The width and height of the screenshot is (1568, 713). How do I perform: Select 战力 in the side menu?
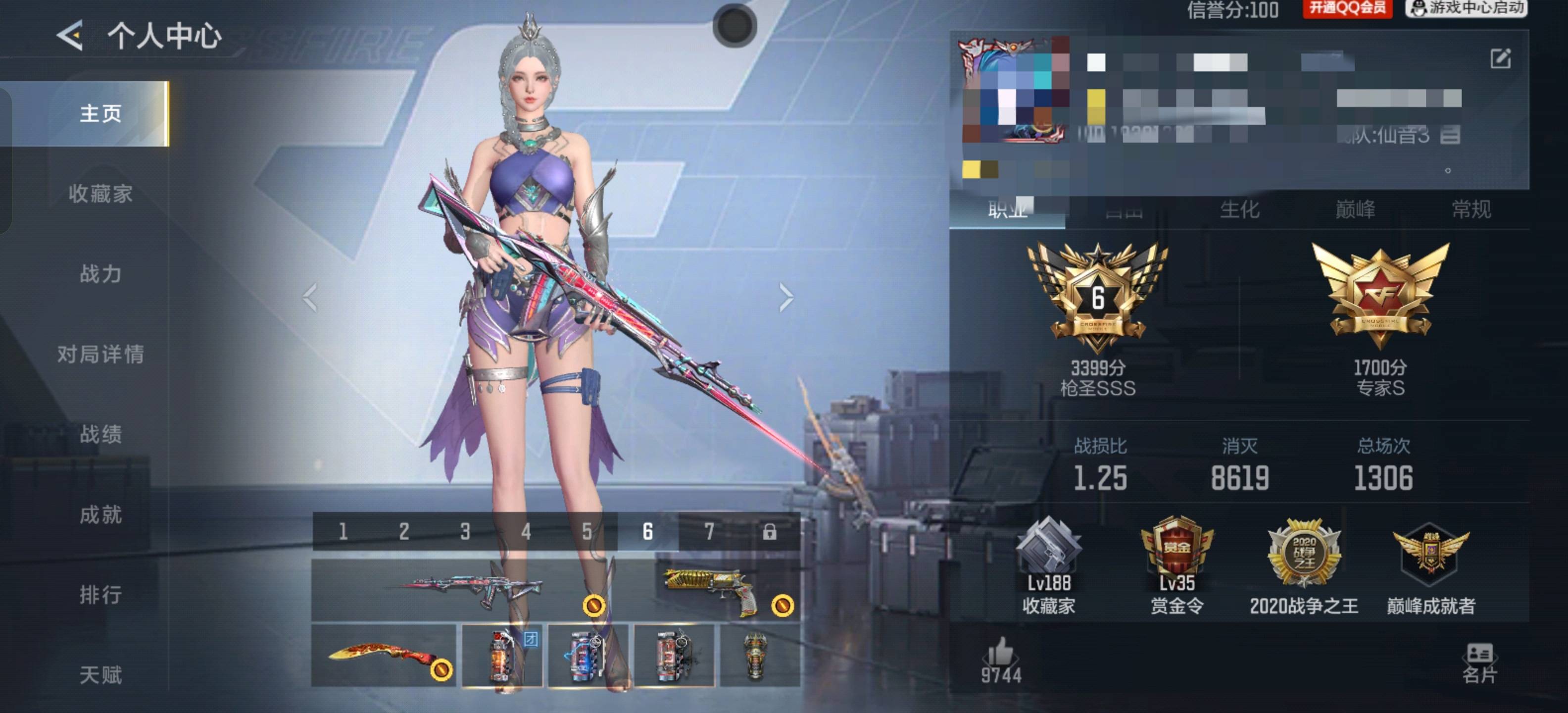pos(100,274)
